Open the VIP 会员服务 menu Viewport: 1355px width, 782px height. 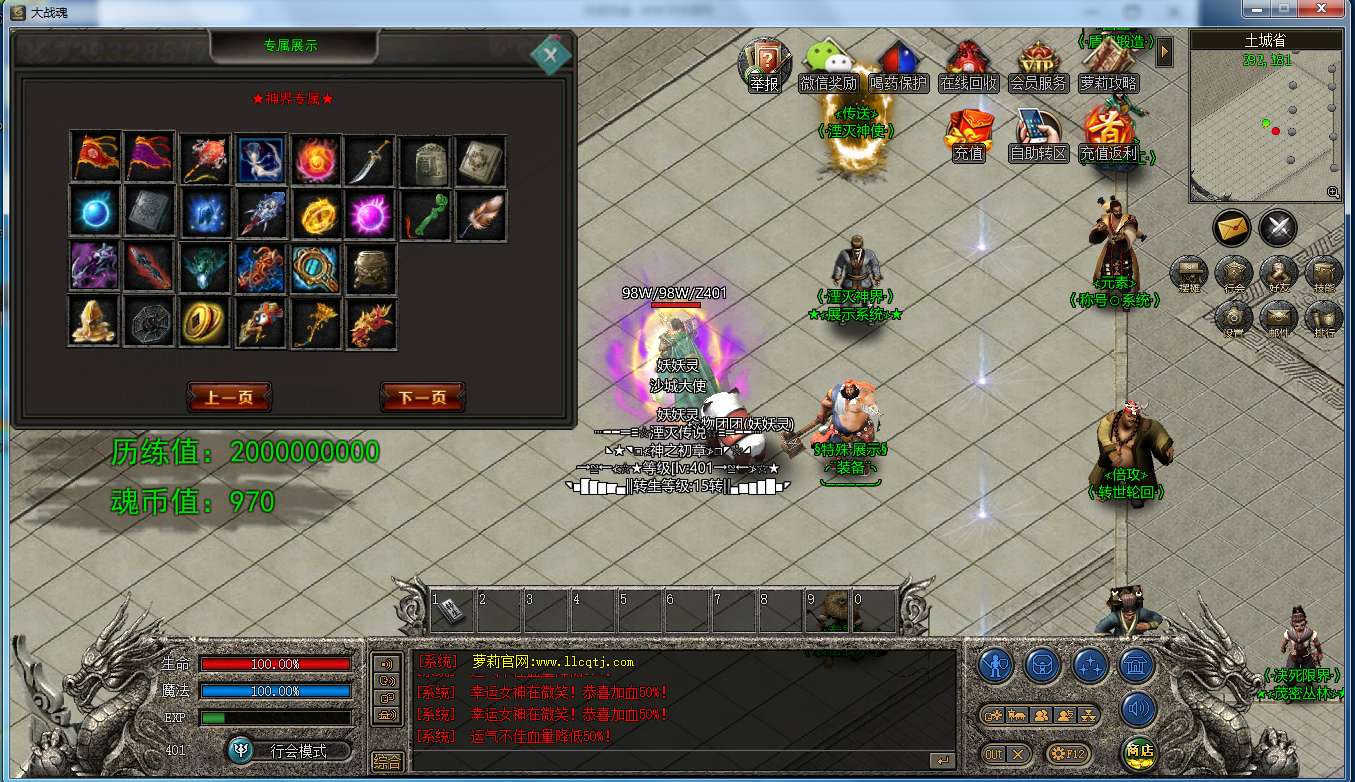pyautogui.click(x=1038, y=65)
